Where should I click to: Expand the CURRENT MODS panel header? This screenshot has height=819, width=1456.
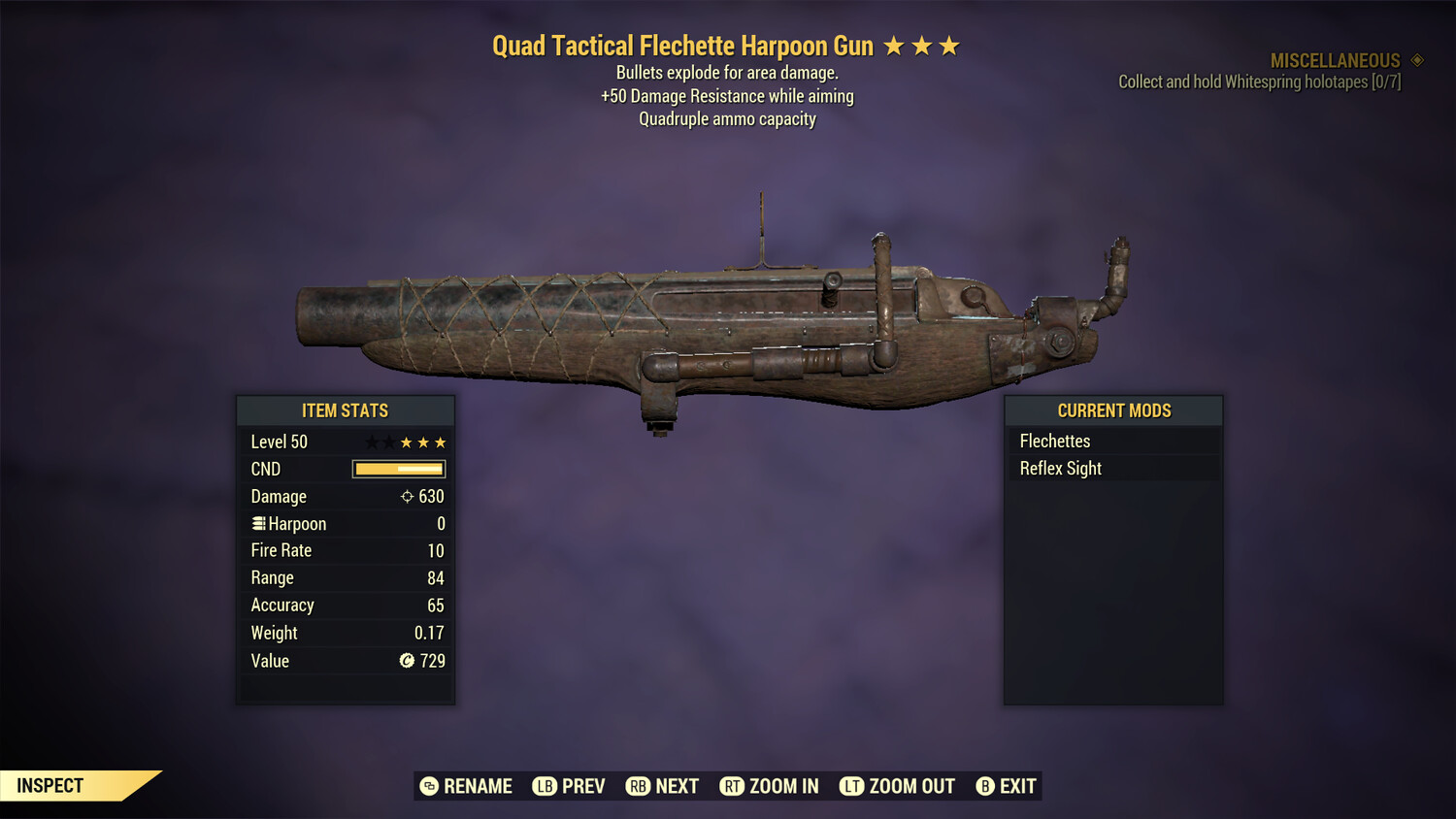click(1113, 410)
